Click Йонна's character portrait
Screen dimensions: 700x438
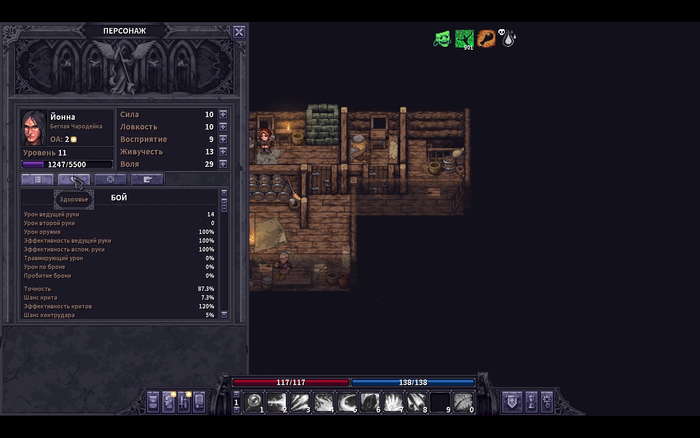coord(34,127)
